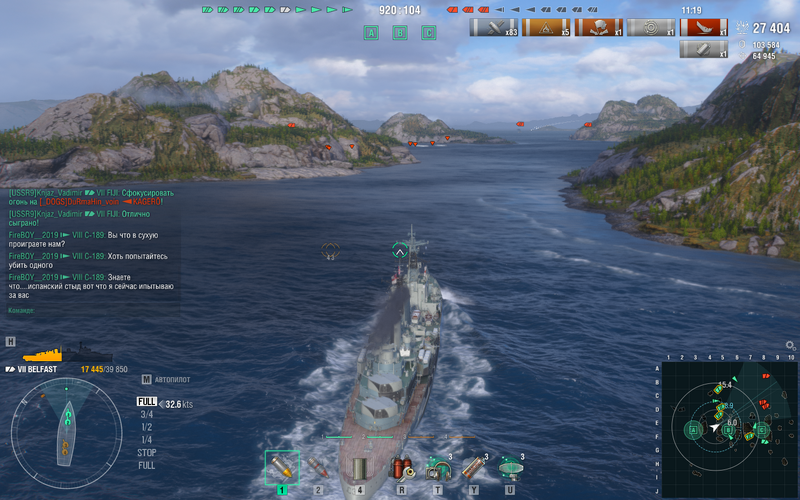Viewport: 800px width, 500px height.
Task: Use the Smoke Generator consumable
Action: [473, 468]
